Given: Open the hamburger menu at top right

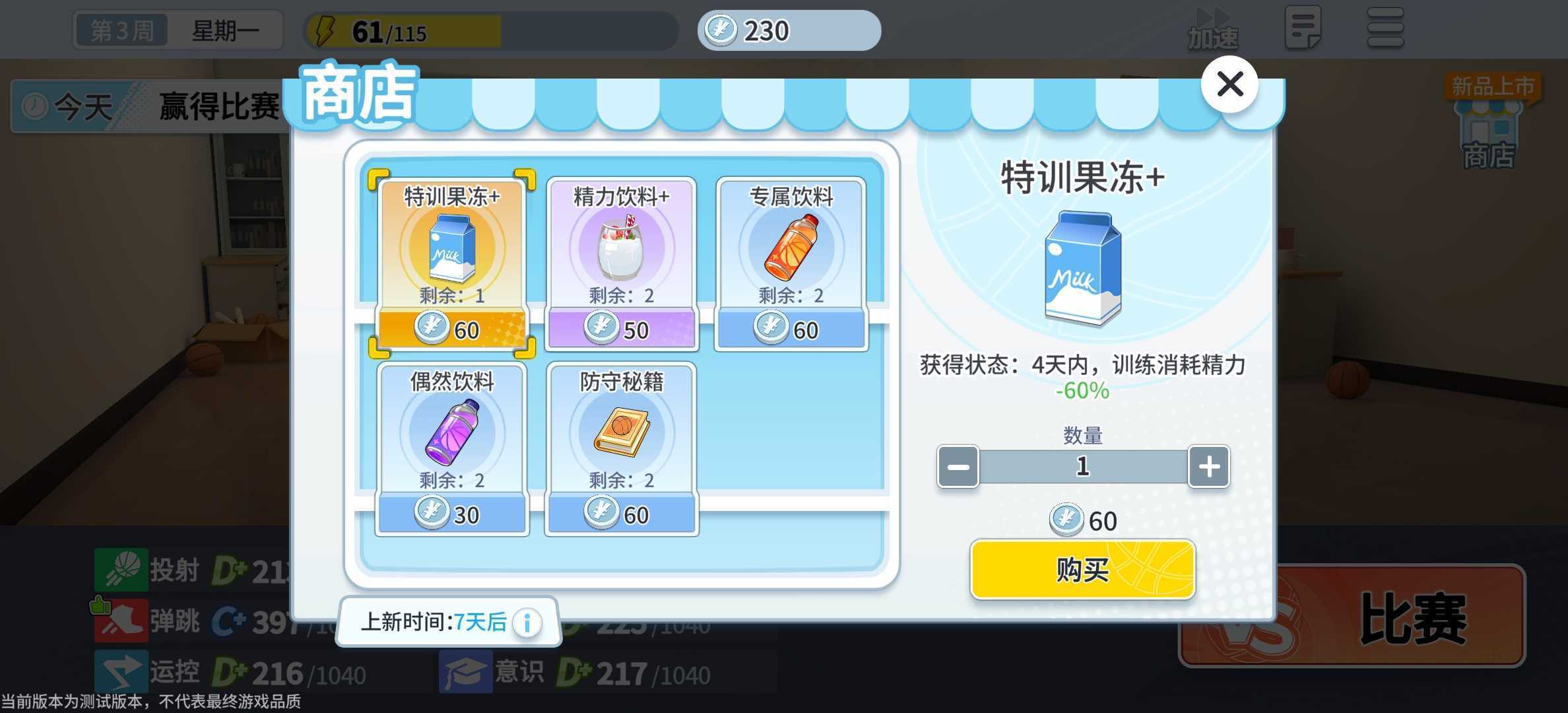Looking at the screenshot, I should click(x=1385, y=30).
